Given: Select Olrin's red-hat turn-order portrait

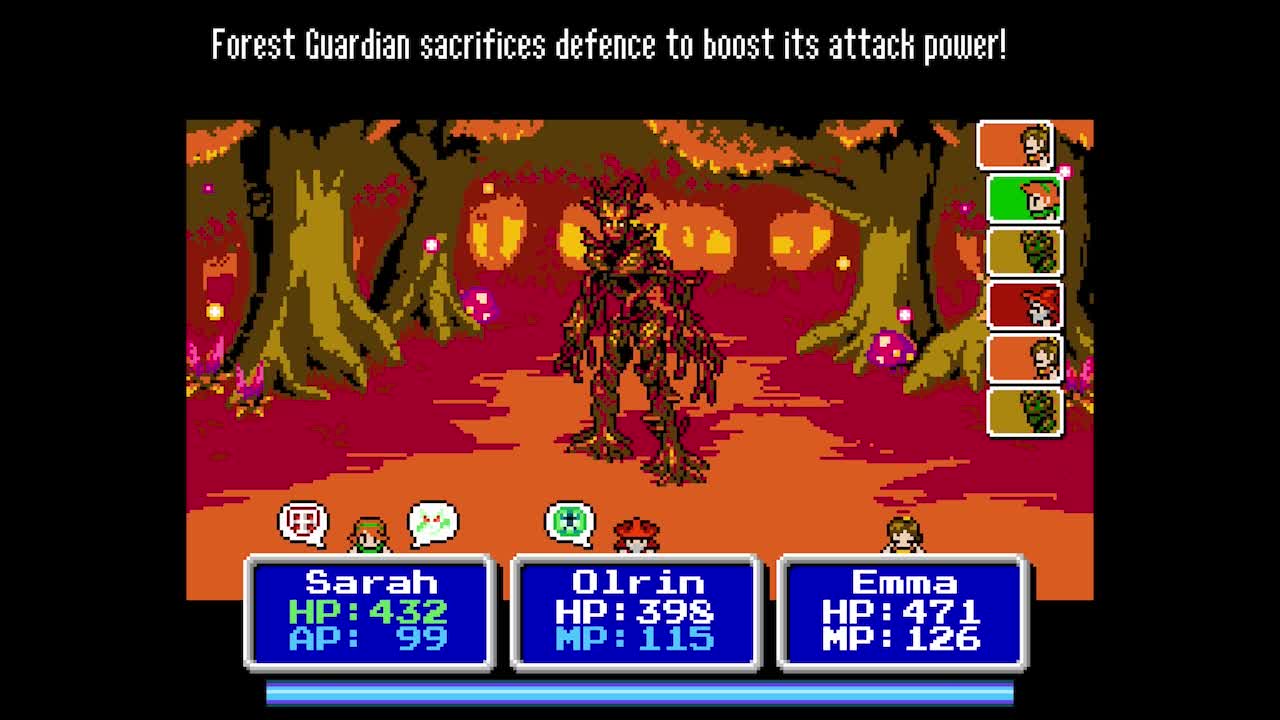Looking at the screenshot, I should [1024, 306].
